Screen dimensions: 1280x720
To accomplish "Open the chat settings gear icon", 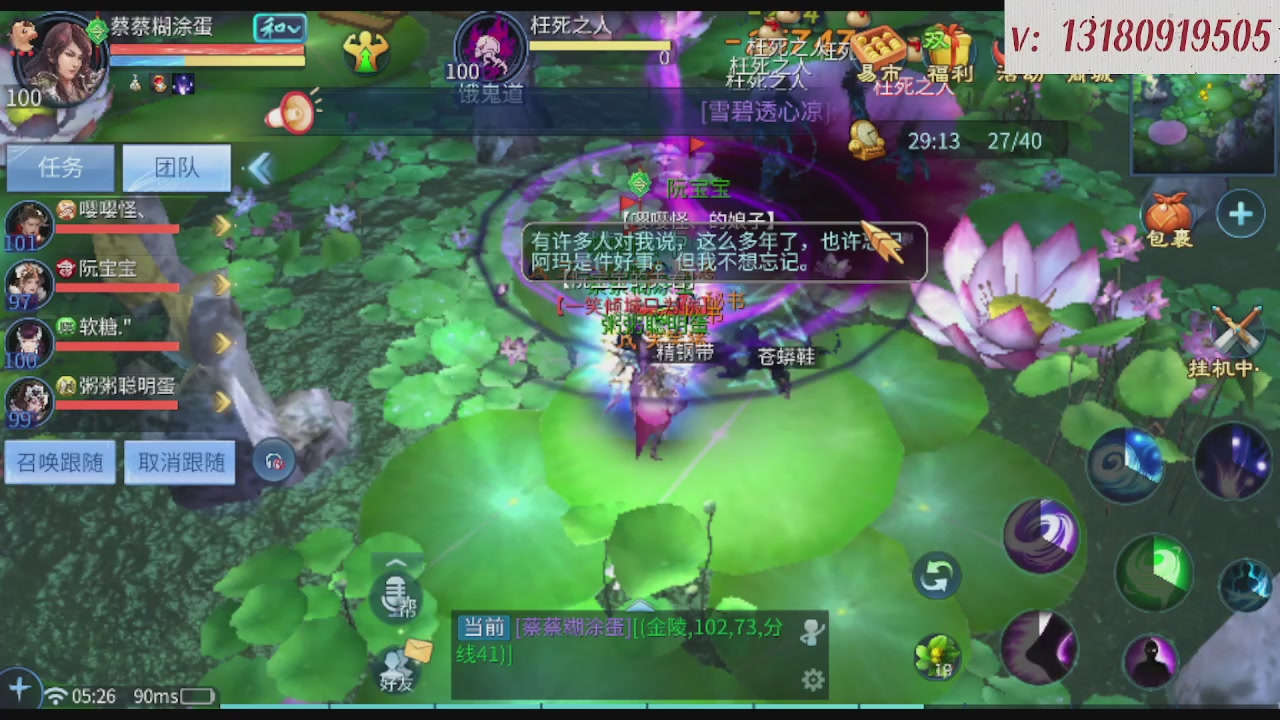I will coord(812,679).
